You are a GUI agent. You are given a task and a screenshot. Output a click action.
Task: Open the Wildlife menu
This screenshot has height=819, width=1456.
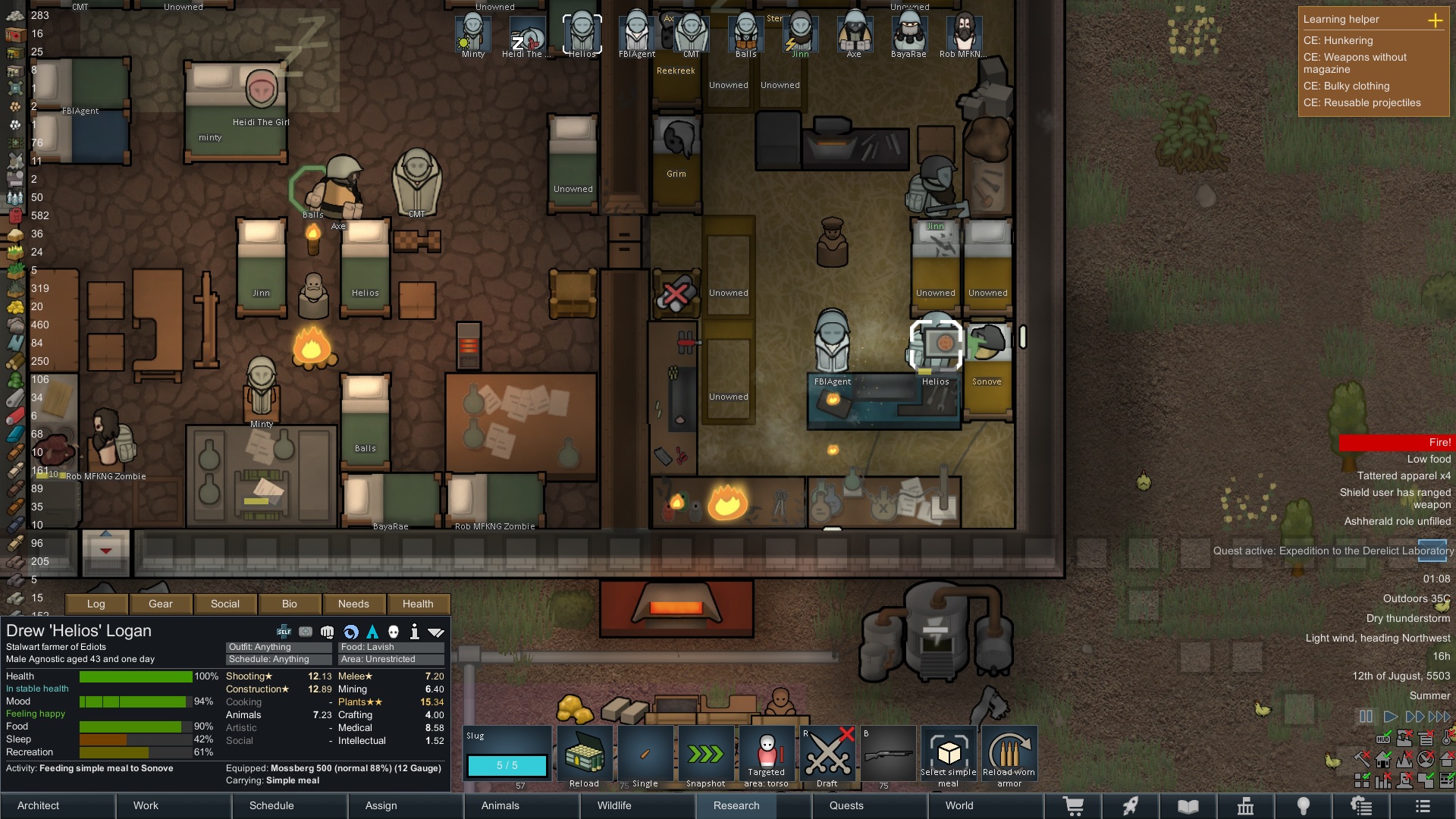click(614, 805)
